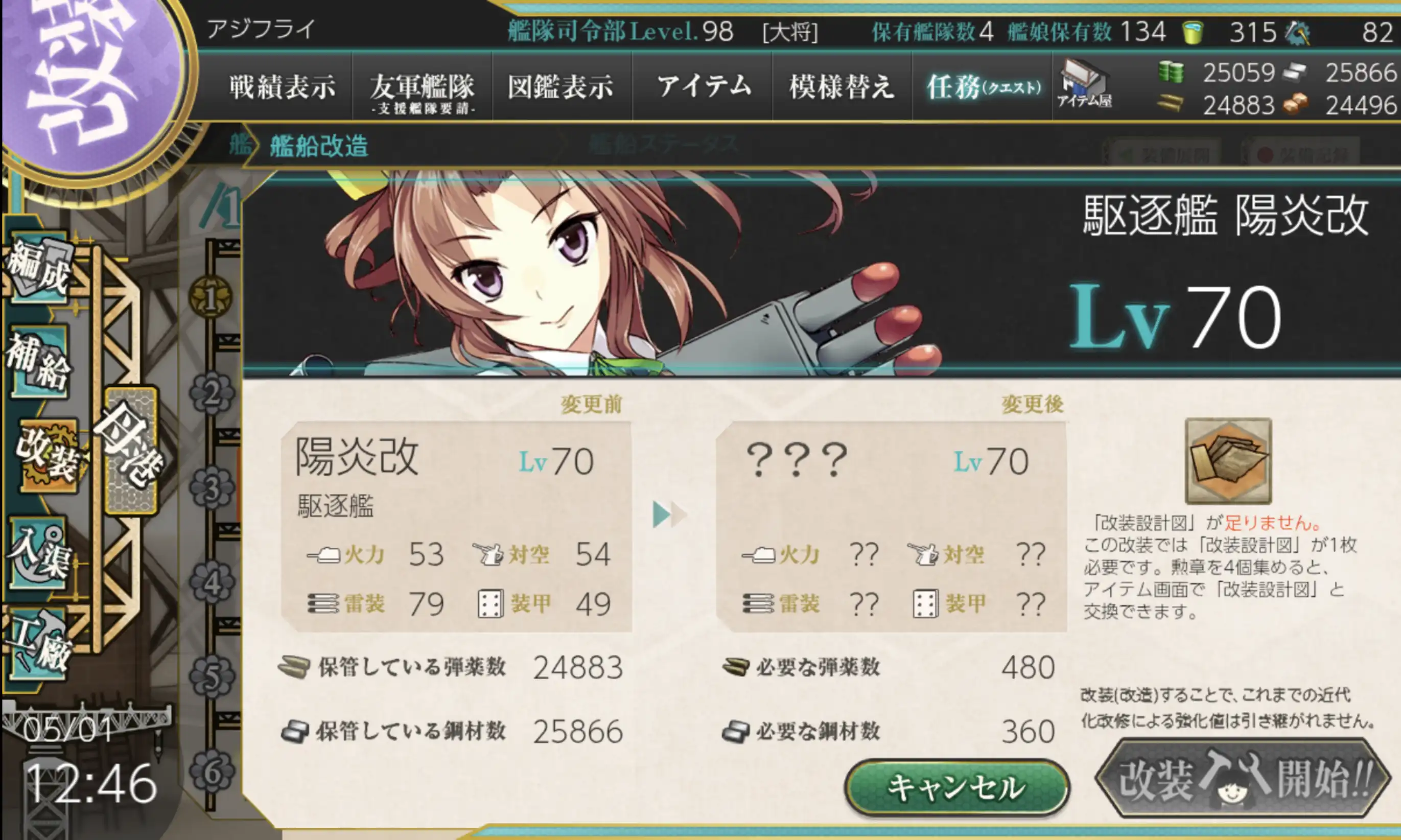Select fleet slot number 2
The image size is (1401, 840).
(x=212, y=393)
